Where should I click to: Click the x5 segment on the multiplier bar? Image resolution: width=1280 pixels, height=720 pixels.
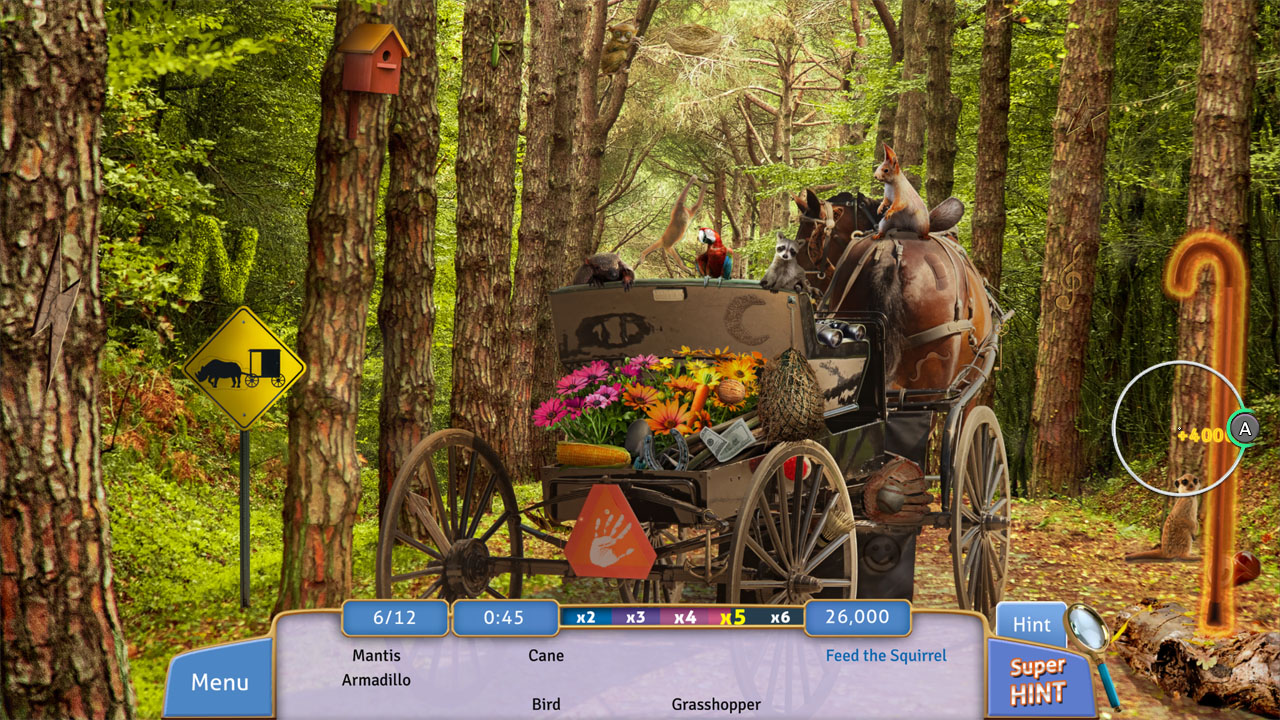click(735, 617)
